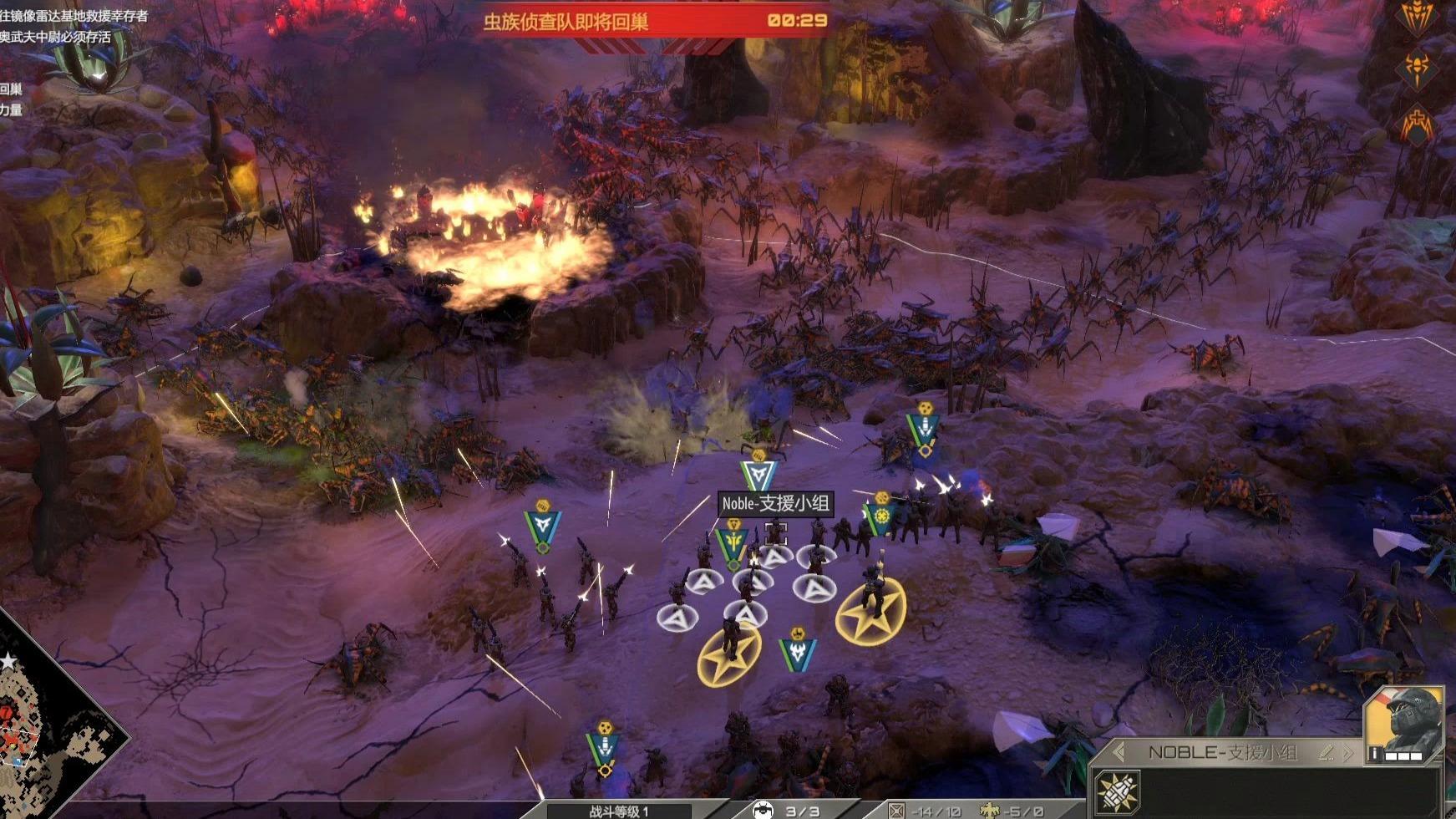Rename the NOBLE squad with pencil icon
This screenshot has width=1456, height=819.
click(x=1326, y=752)
